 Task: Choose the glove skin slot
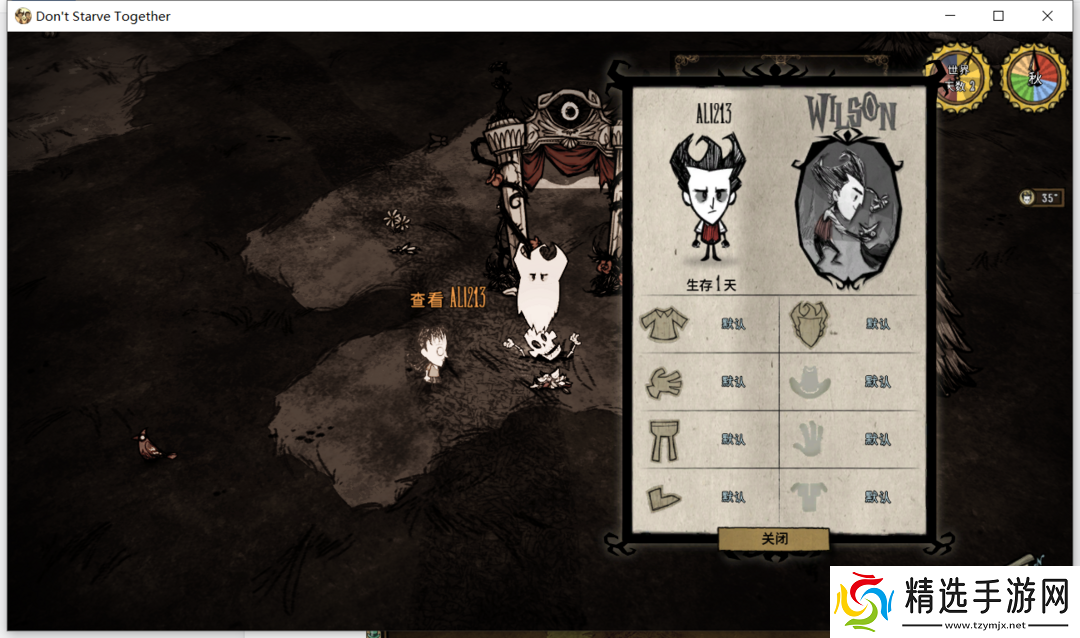tap(663, 381)
